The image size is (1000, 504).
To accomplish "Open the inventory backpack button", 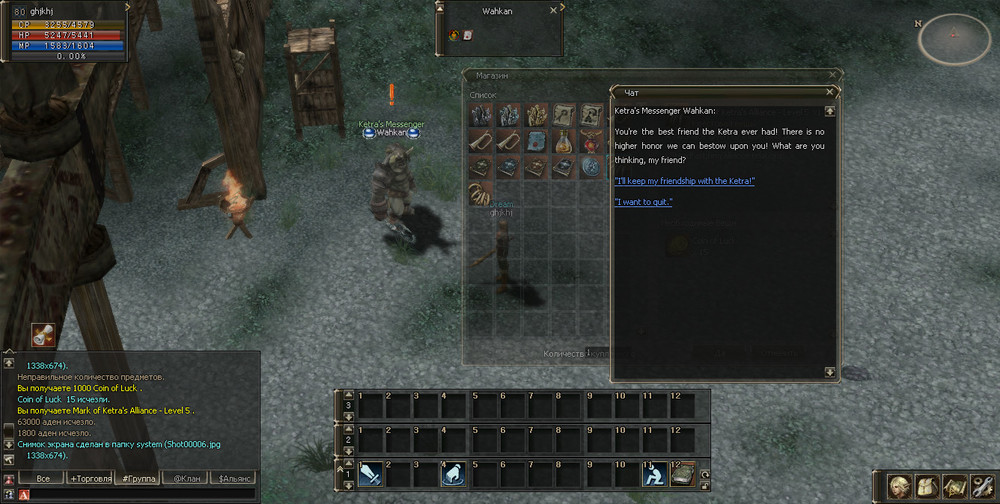I will point(927,485).
